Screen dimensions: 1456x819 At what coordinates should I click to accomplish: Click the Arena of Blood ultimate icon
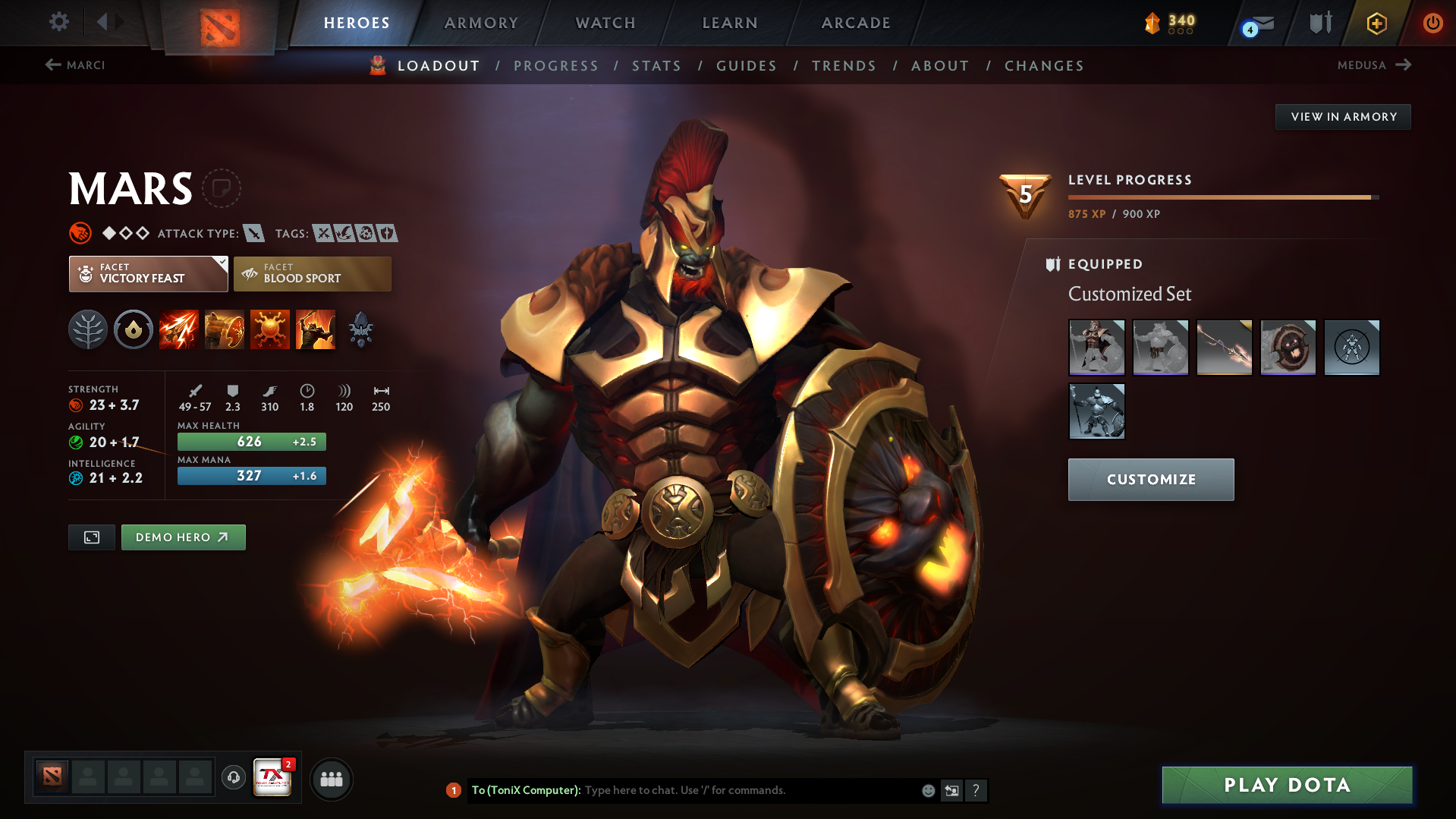(315, 329)
